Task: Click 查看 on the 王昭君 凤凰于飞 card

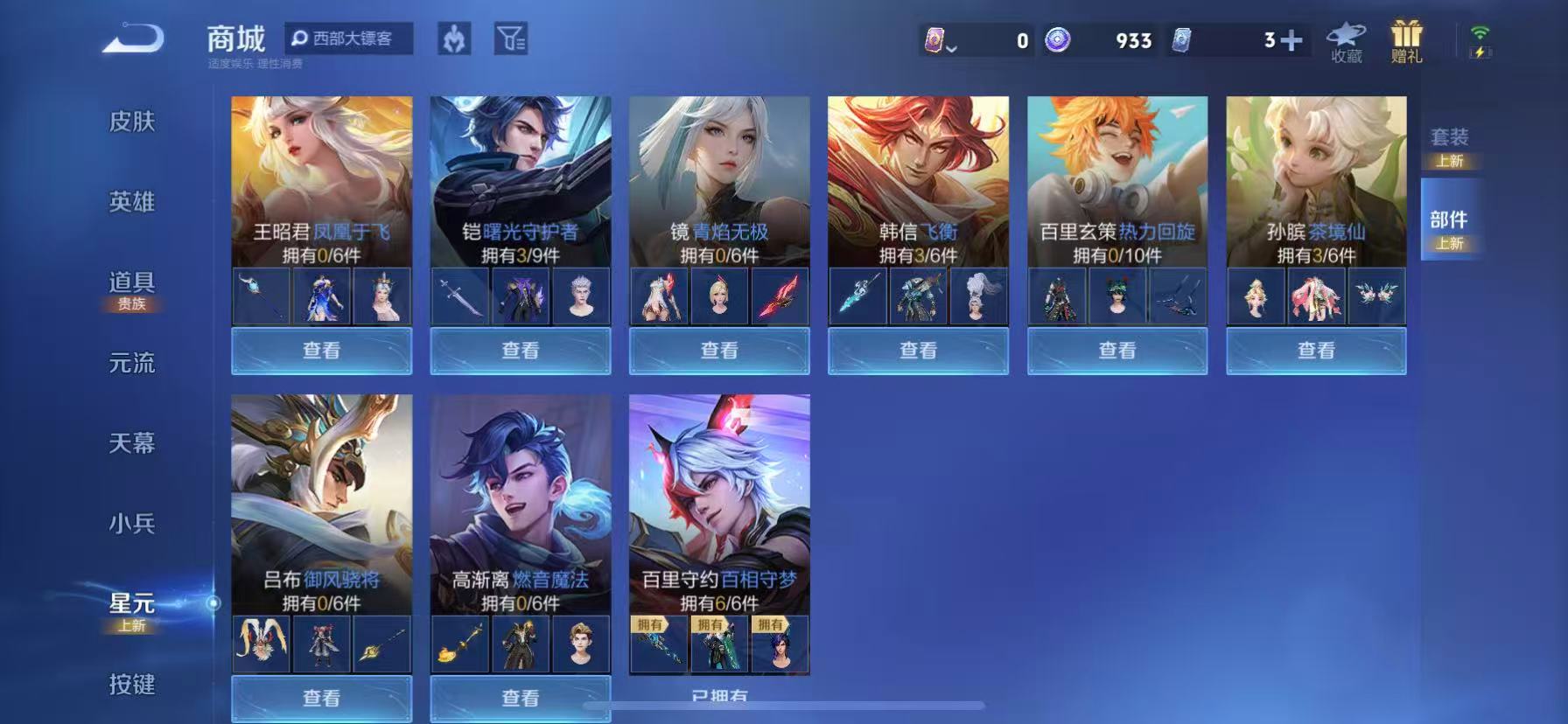Action: tap(320, 351)
